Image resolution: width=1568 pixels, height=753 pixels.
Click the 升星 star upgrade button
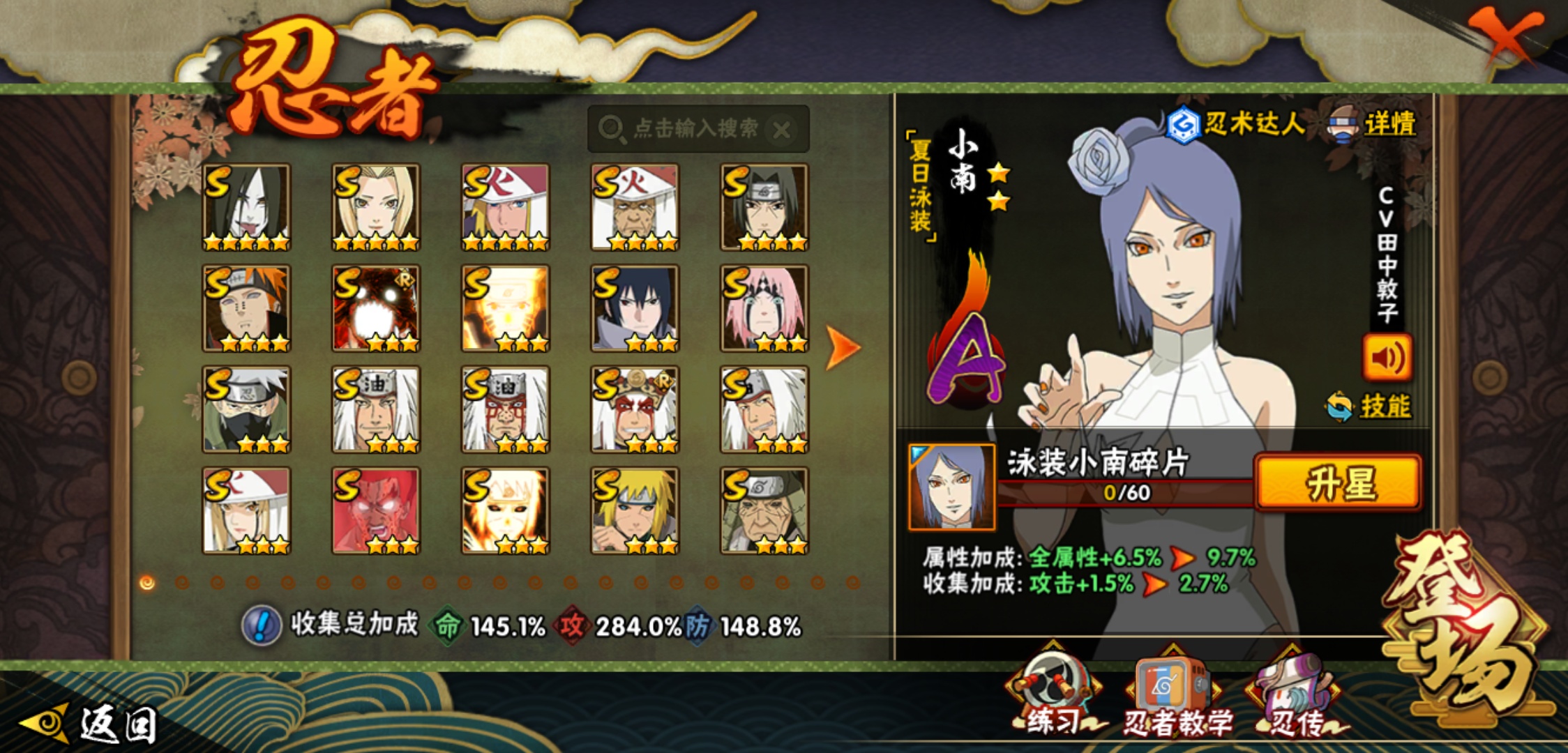click(x=1338, y=483)
